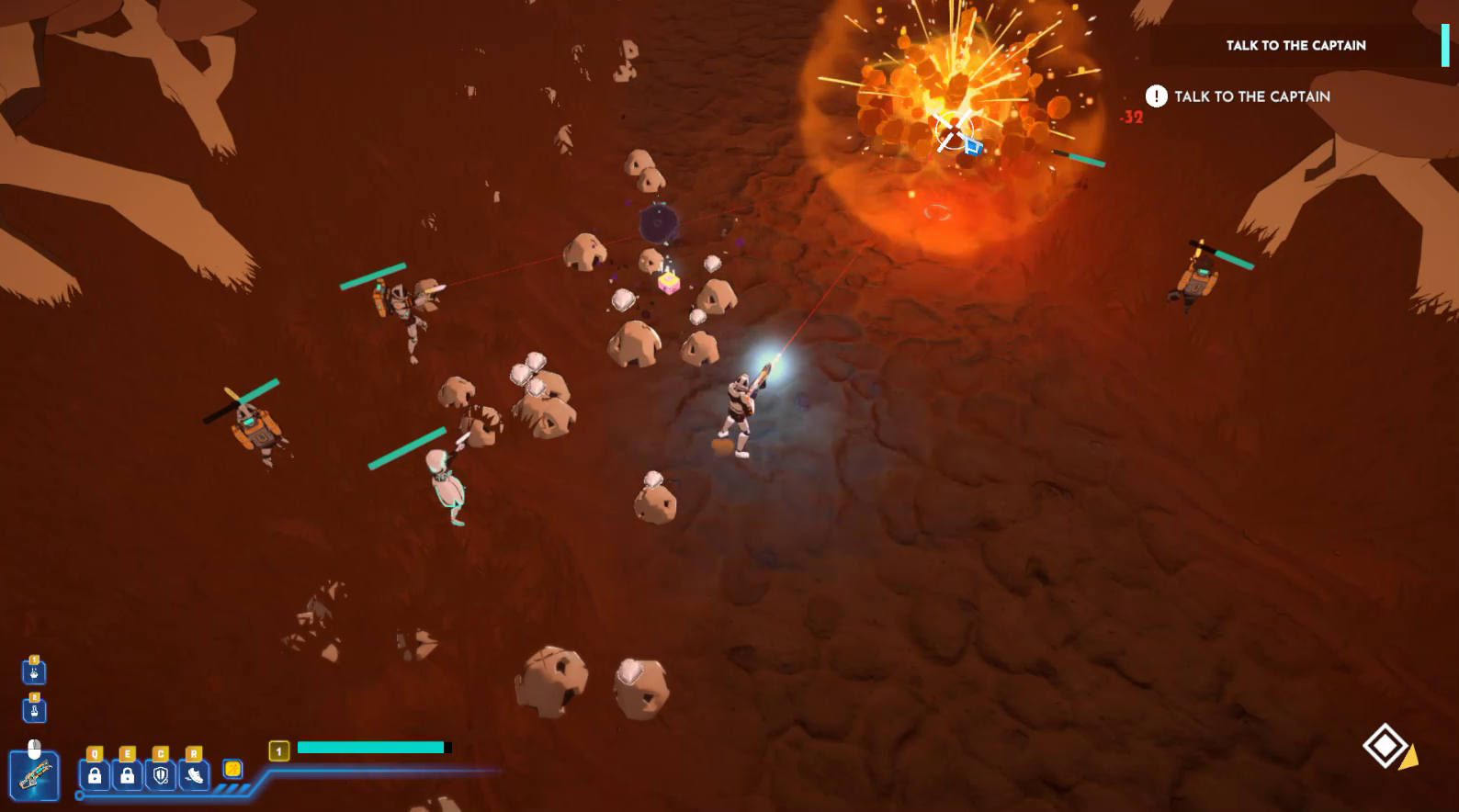Click the yellow sprint buff icon
Image resolution: width=1459 pixels, height=812 pixels.
pos(233,770)
